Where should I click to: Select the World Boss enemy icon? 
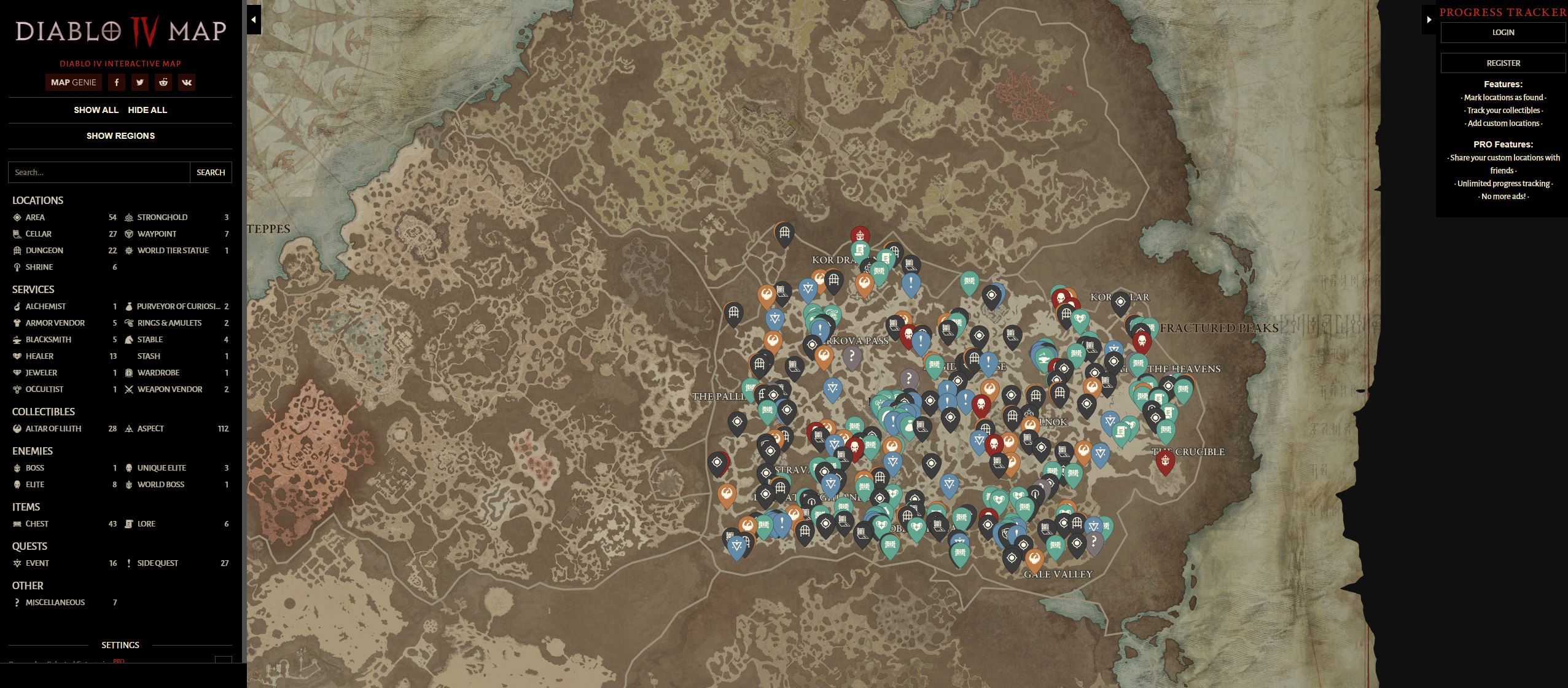pos(128,484)
